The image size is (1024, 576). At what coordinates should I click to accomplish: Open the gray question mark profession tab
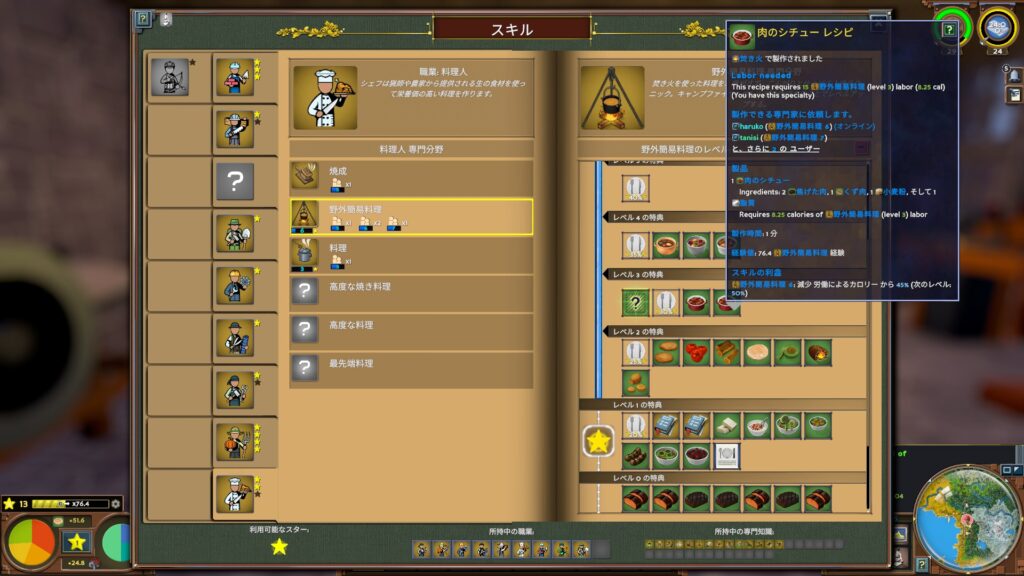[x=235, y=181]
